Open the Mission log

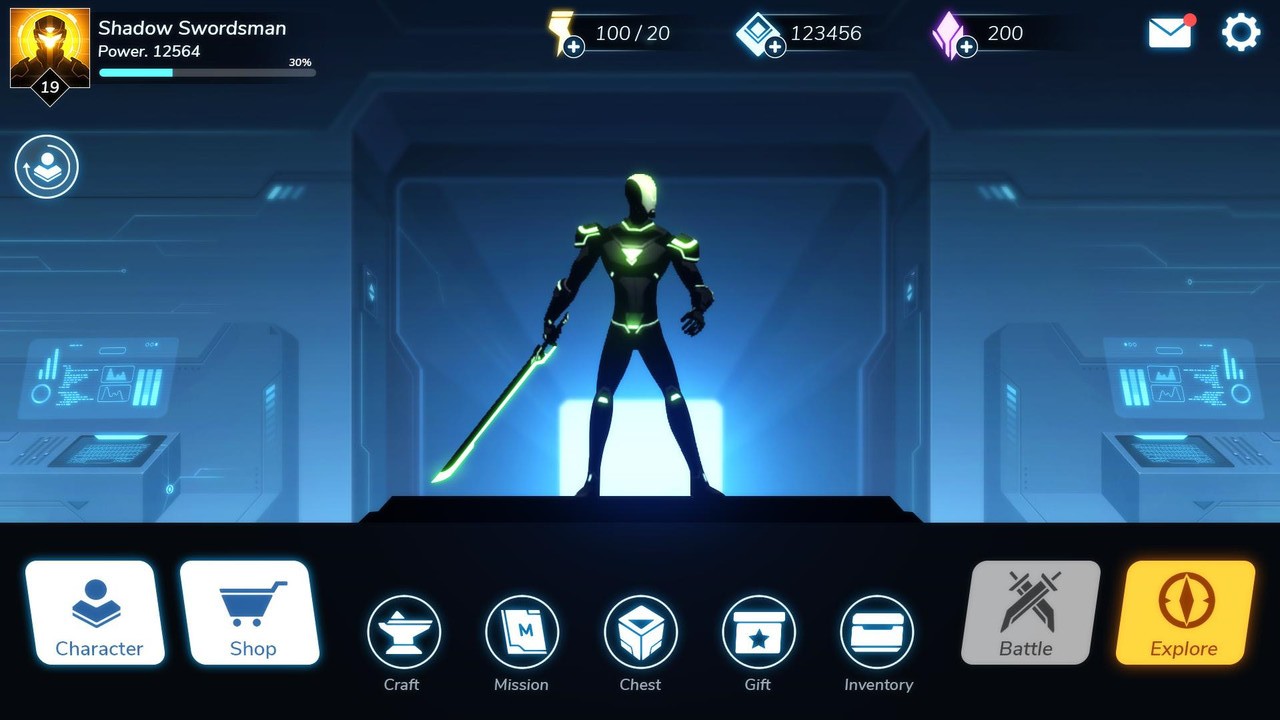coord(521,631)
